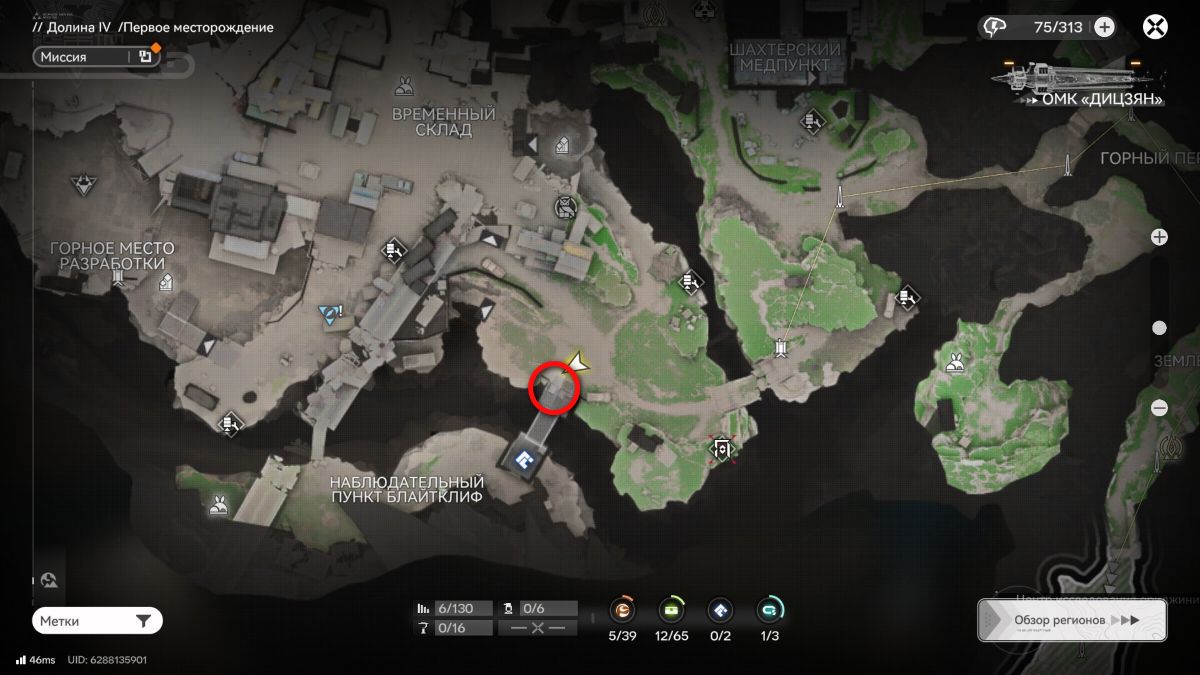Screen dimensions: 1200x675
Task: Click the blue diamond icon 0/2
Action: [720, 609]
